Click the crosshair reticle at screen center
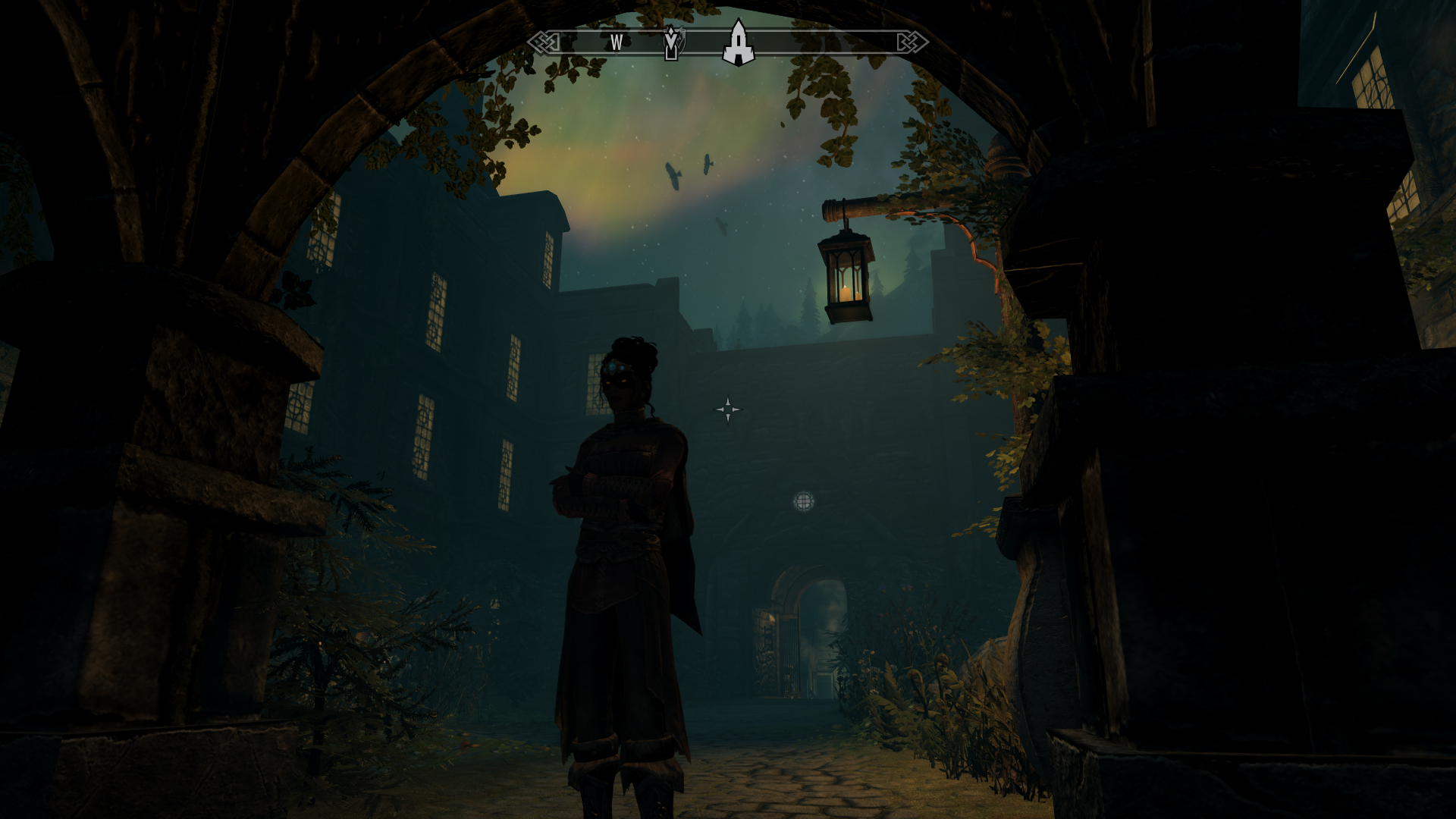The width and height of the screenshot is (1456, 819). (x=728, y=409)
